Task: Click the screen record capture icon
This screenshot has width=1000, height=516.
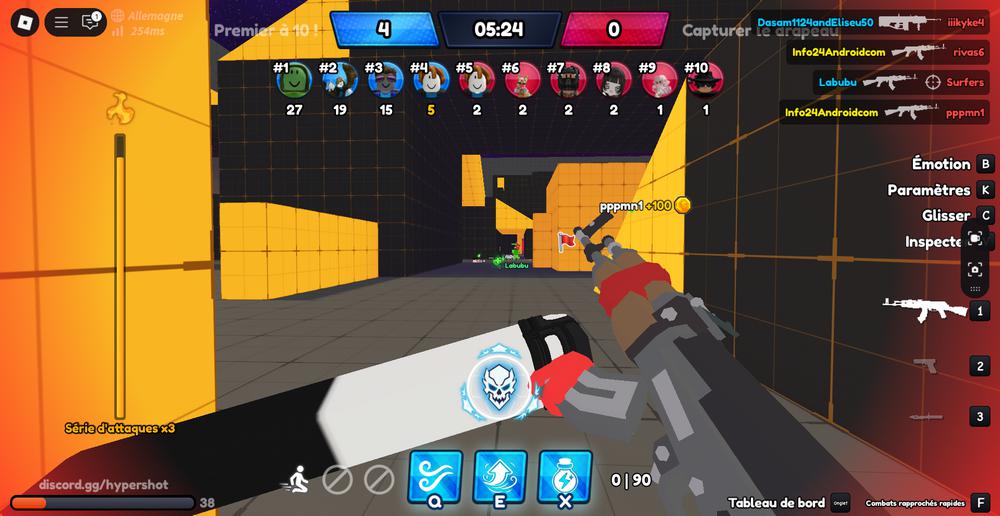Action: tap(975, 238)
